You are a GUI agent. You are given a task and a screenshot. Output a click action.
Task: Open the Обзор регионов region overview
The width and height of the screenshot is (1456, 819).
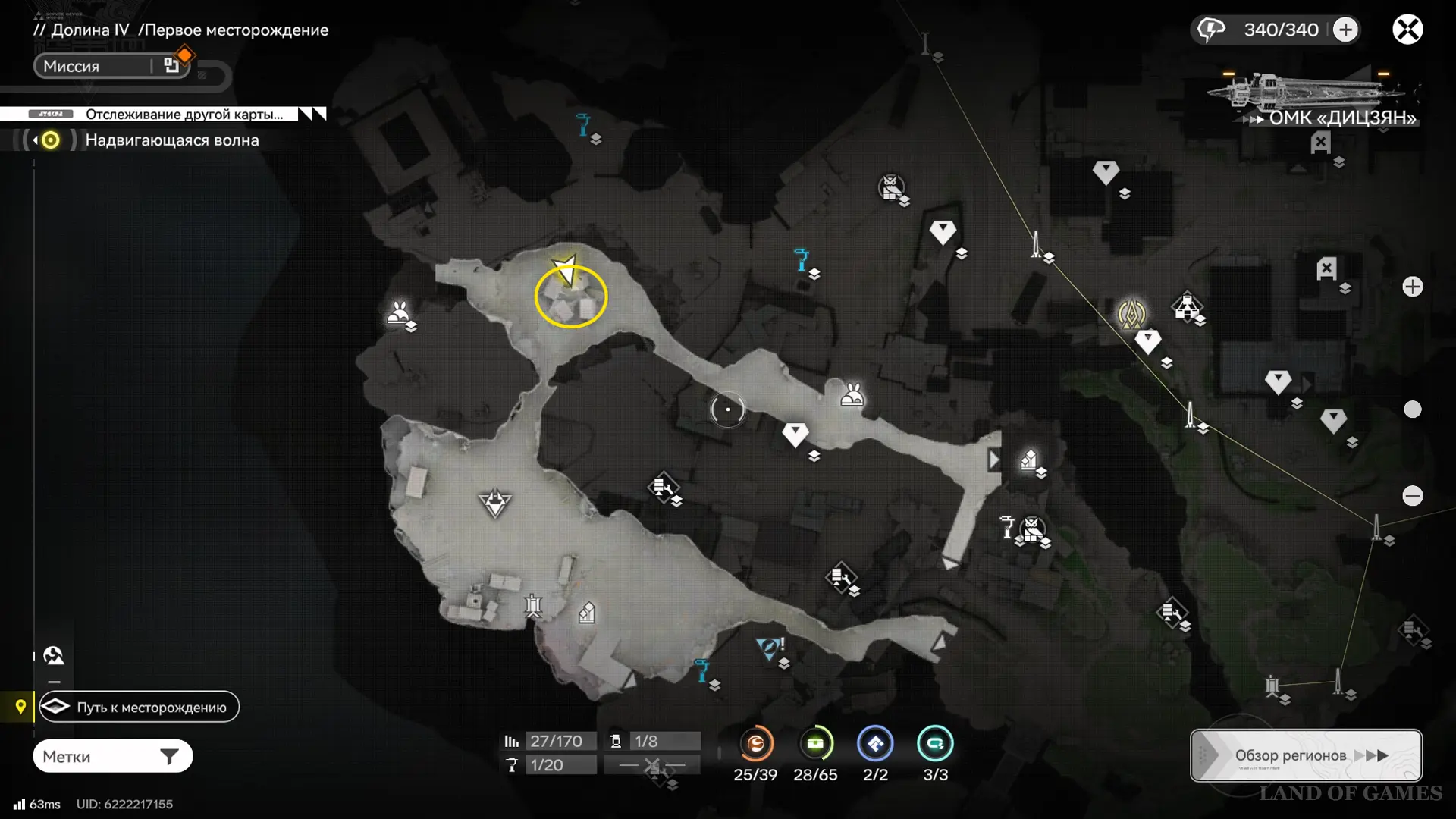point(1305,755)
